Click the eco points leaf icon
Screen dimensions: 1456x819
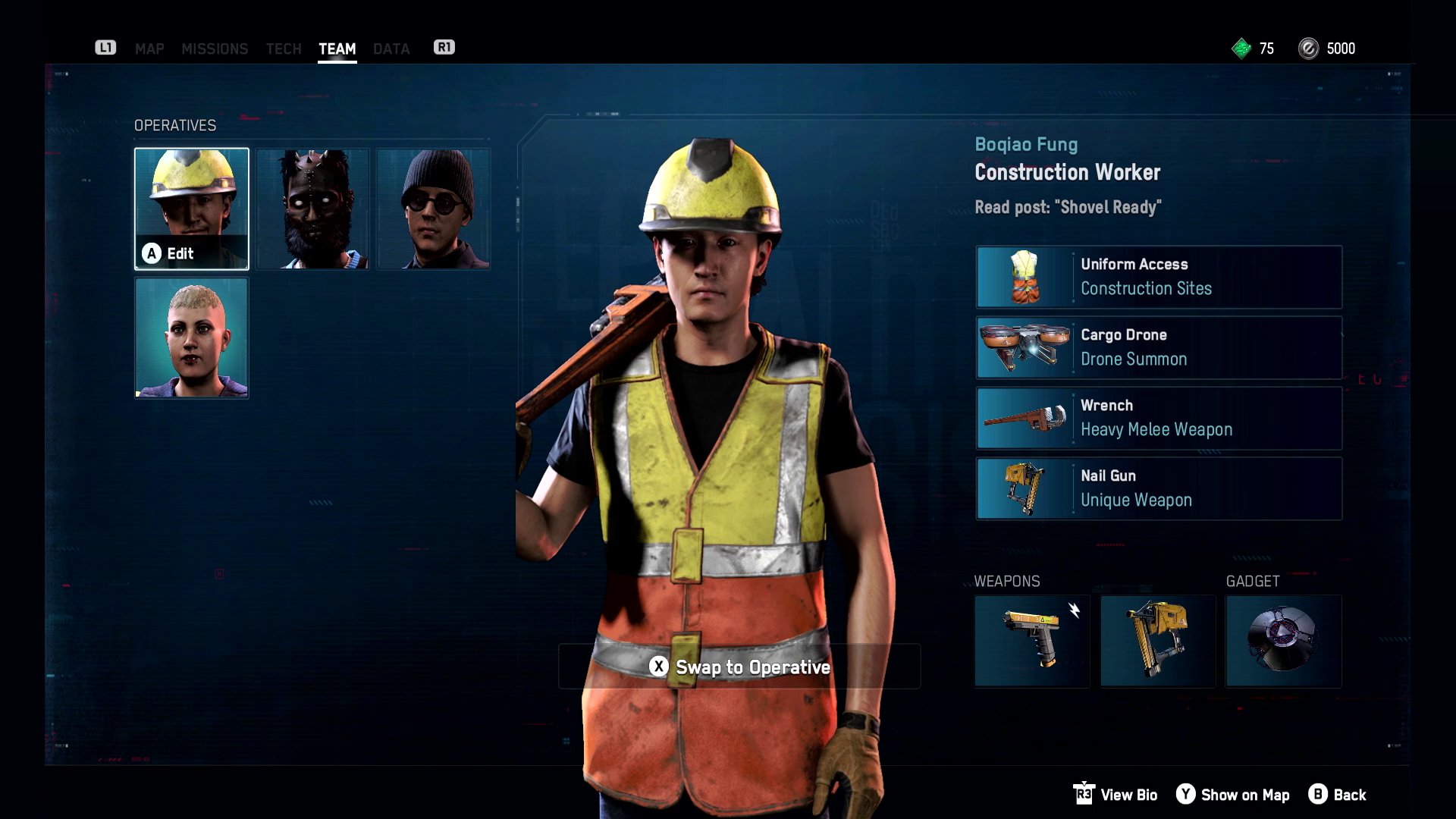pos(1241,49)
